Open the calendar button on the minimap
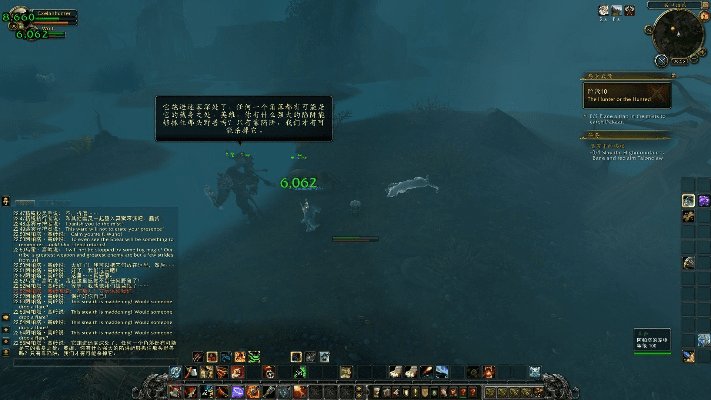 (x=701, y=18)
